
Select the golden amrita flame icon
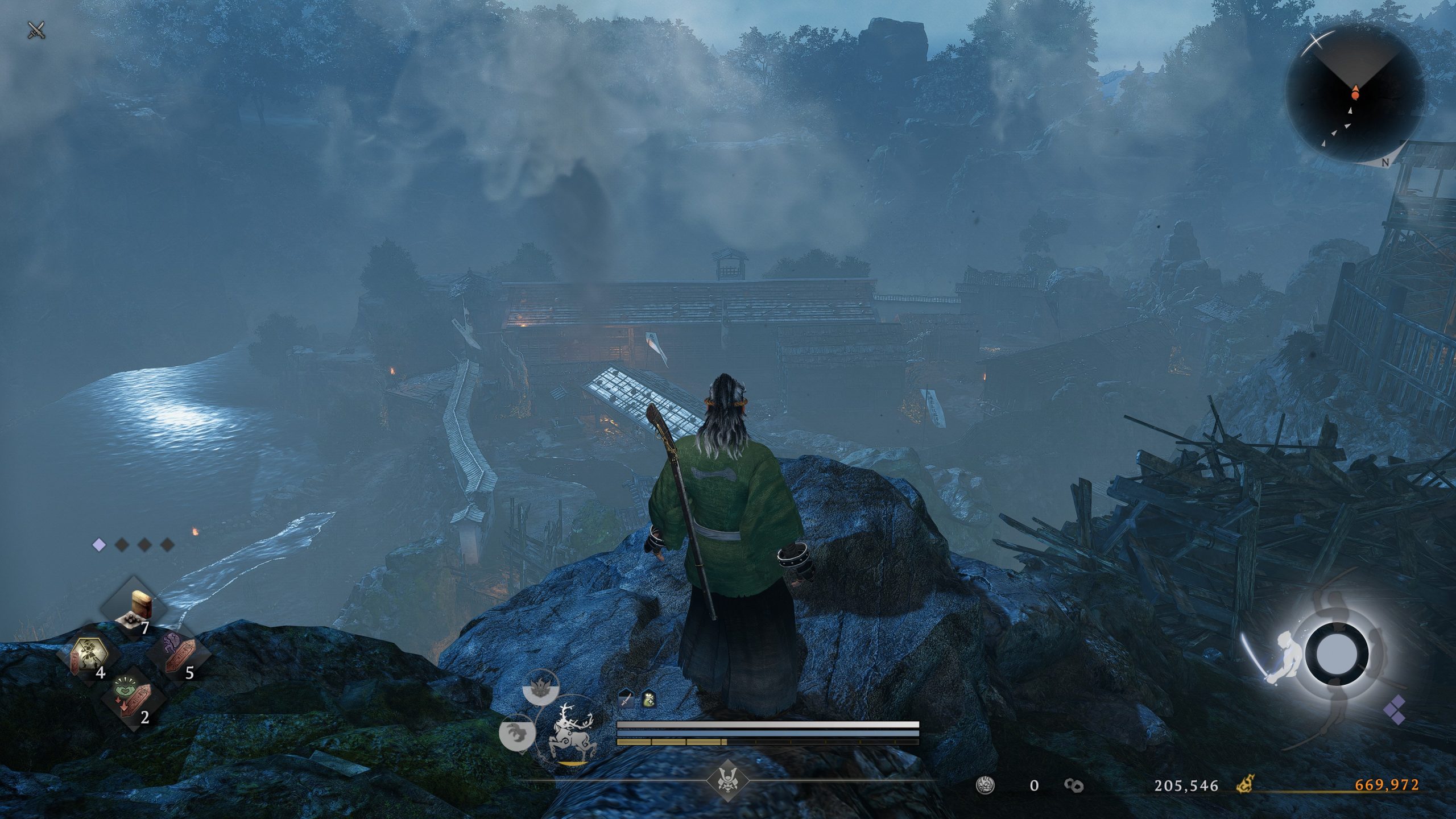point(1246,785)
